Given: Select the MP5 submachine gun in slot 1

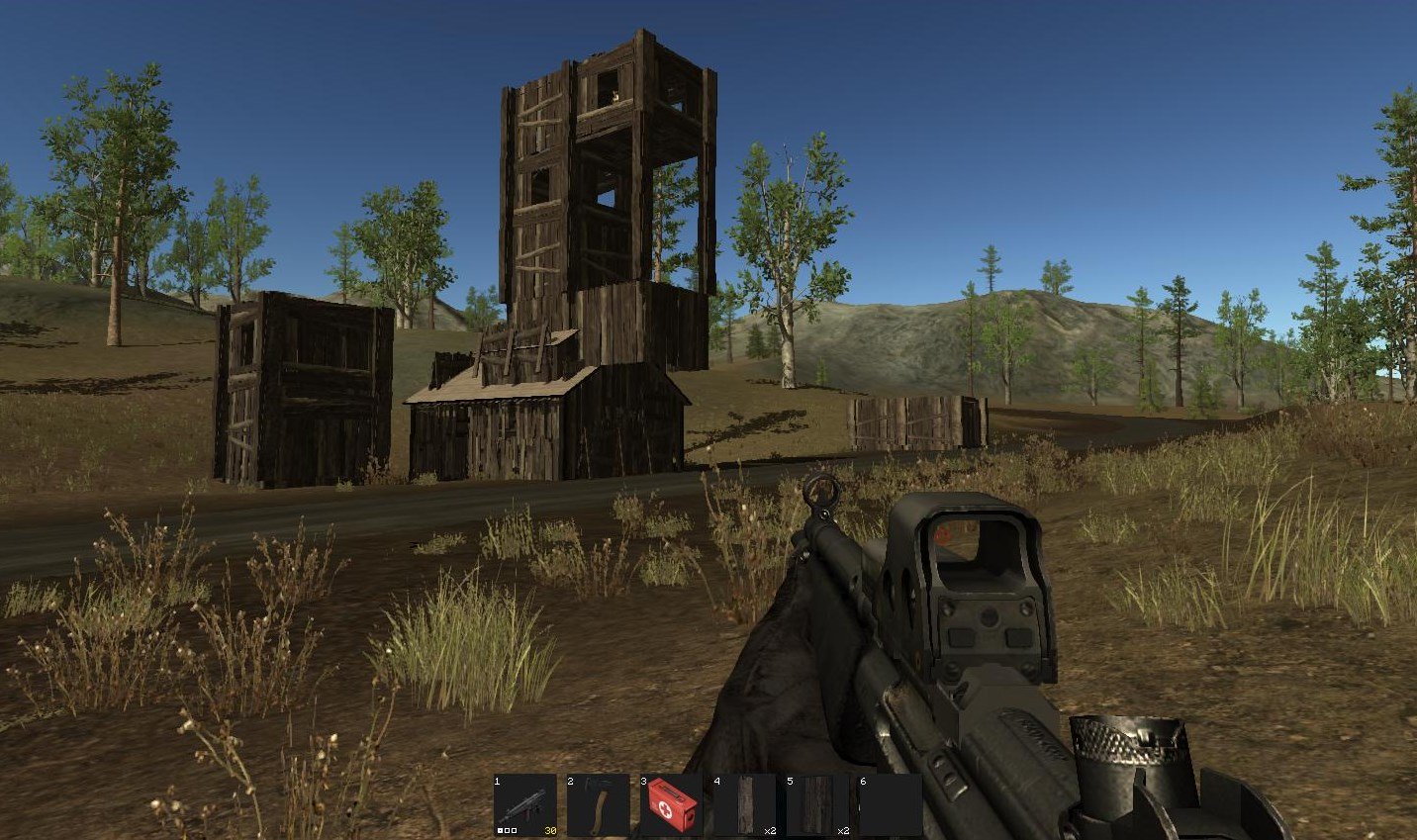Looking at the screenshot, I should pyautogui.click(x=524, y=805).
